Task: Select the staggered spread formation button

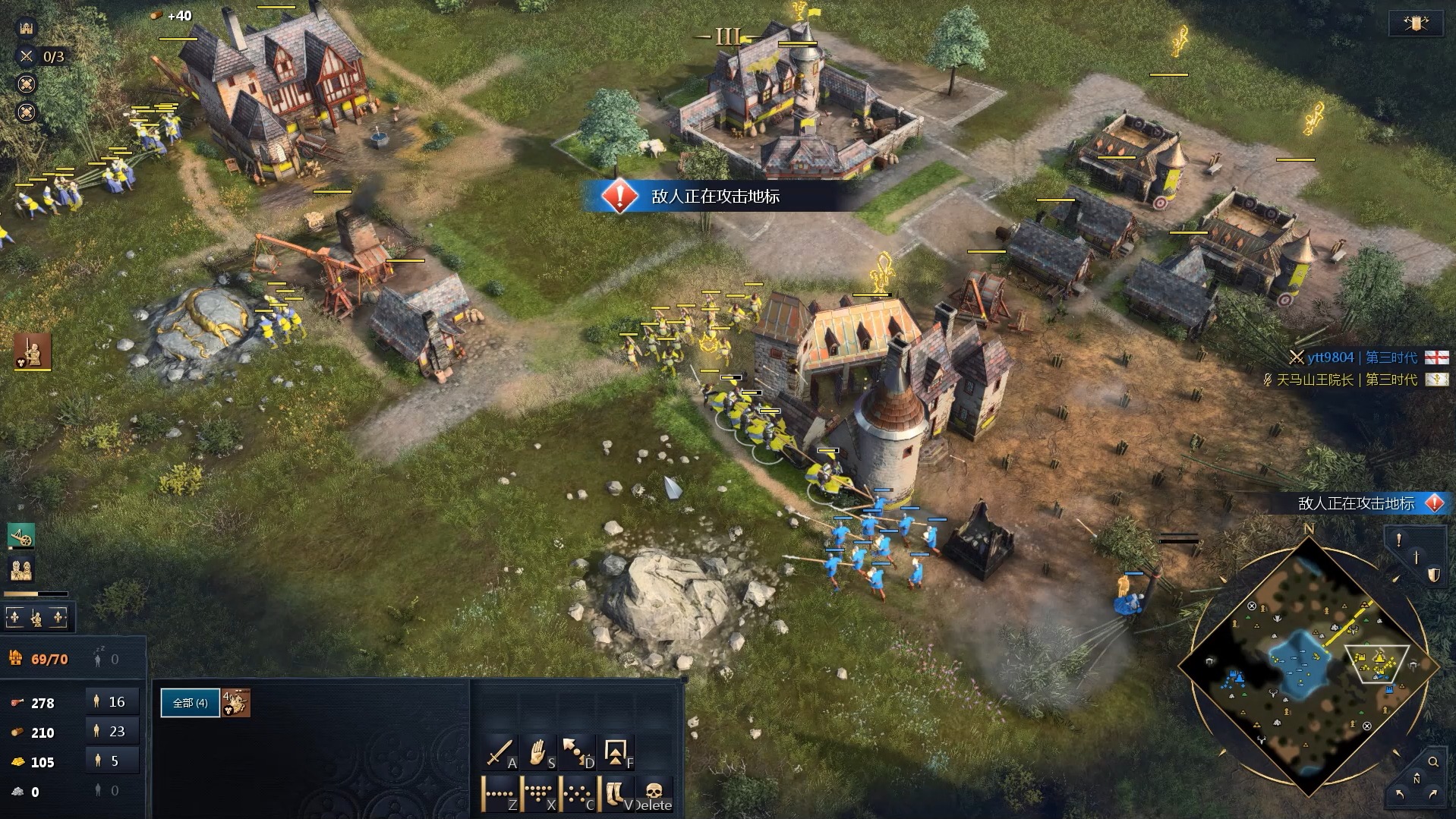Action: point(578,794)
